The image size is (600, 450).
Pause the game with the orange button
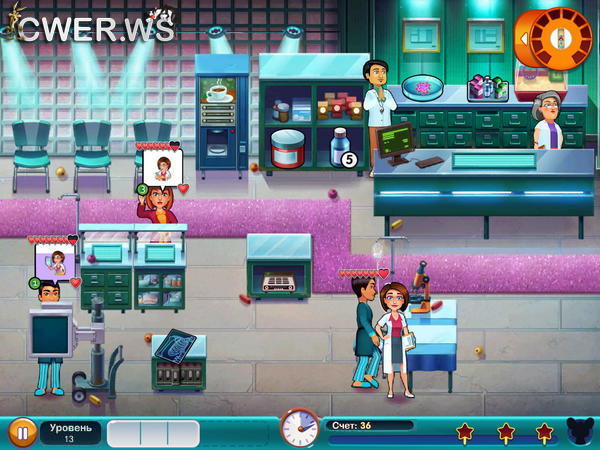(x=21, y=432)
